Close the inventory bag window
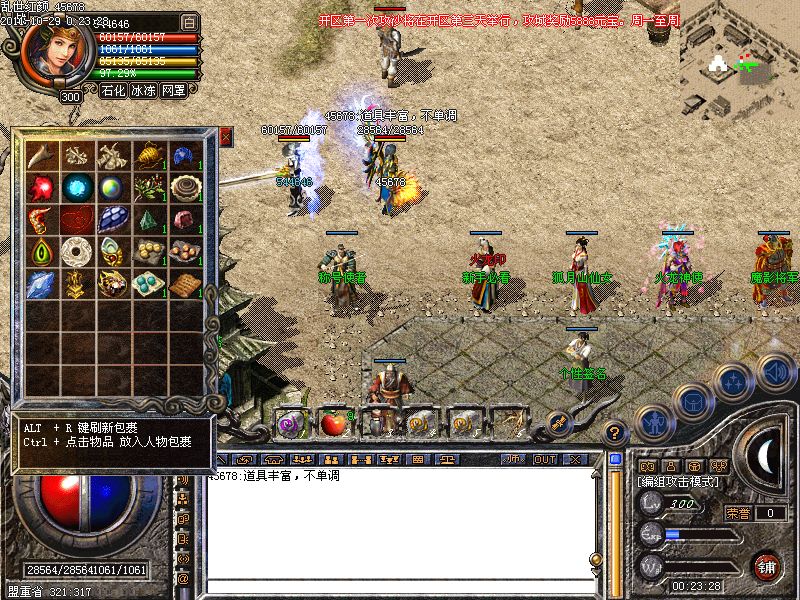This screenshot has width=800, height=600. 225,137
